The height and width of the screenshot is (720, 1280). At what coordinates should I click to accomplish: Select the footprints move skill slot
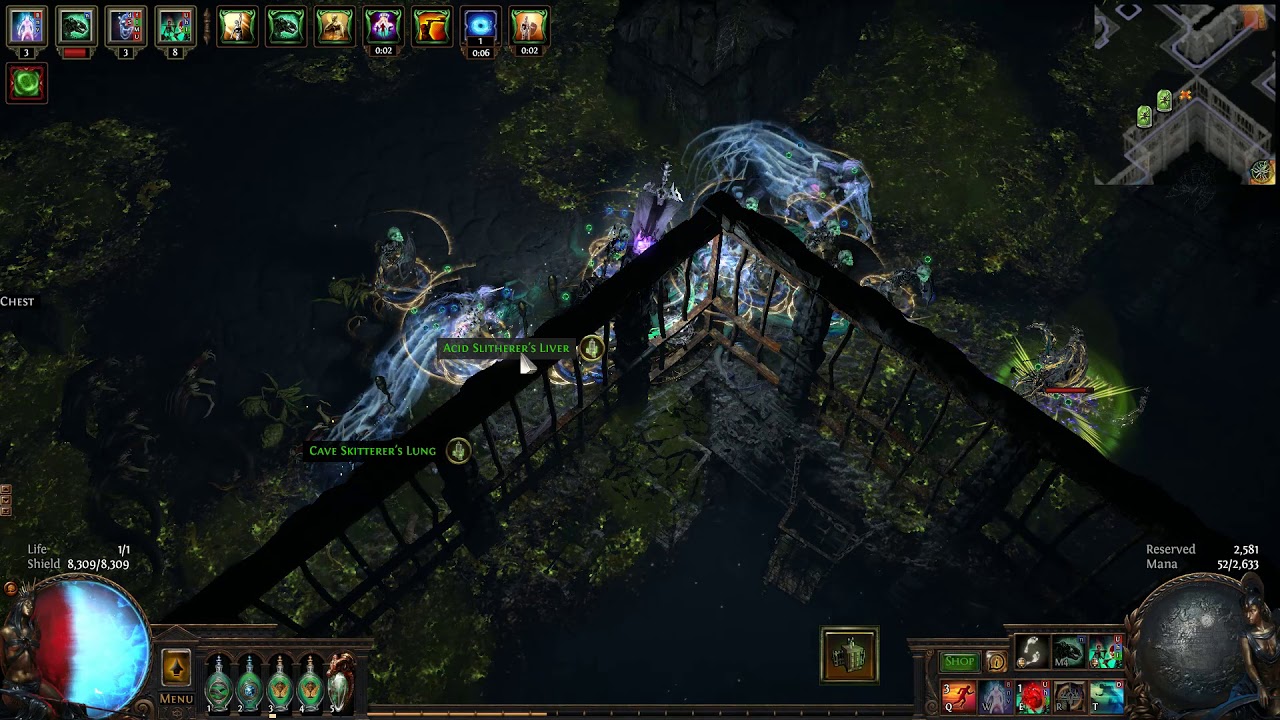pyautogui.click(x=1032, y=652)
